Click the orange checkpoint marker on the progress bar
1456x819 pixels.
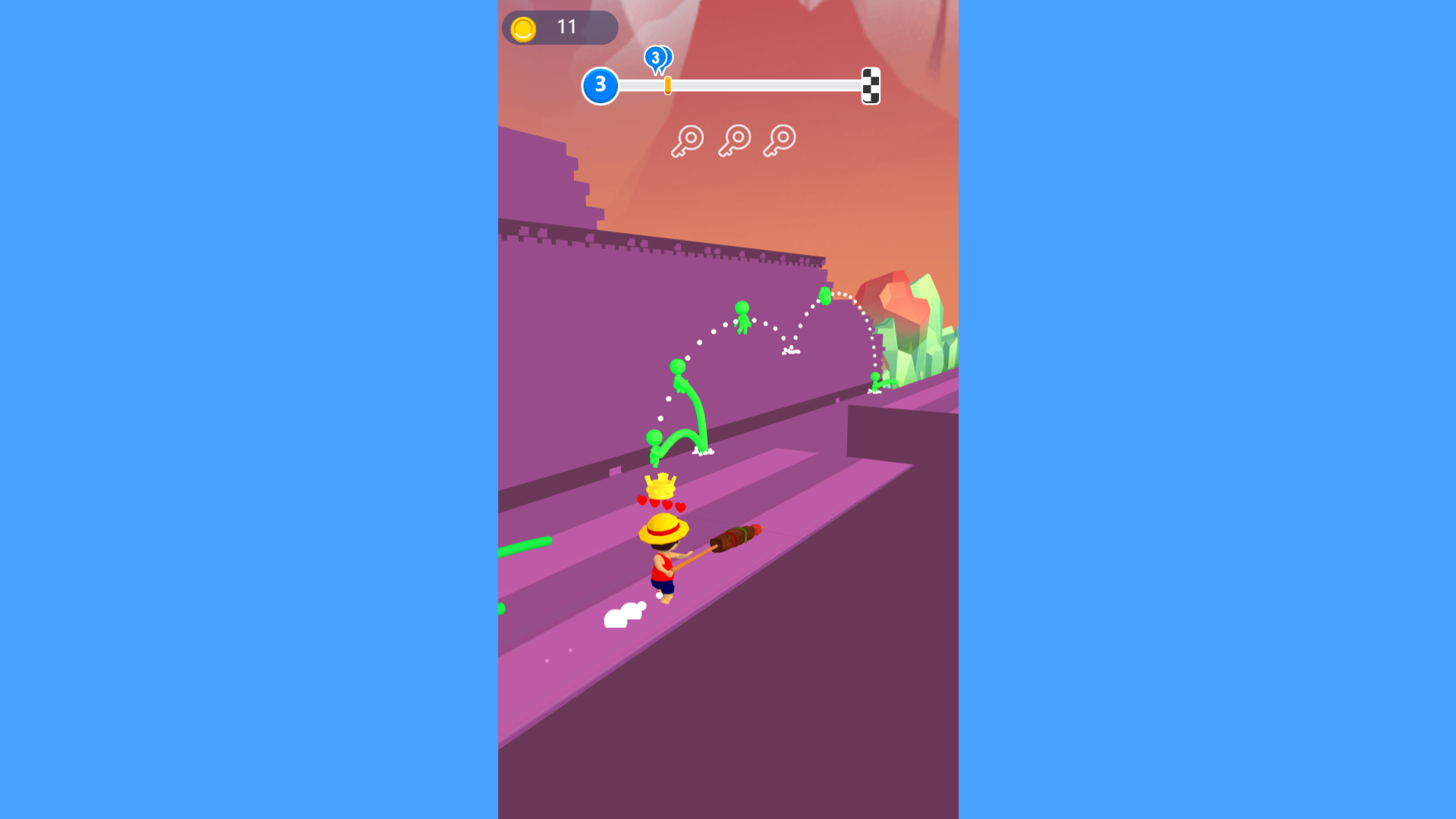tap(667, 86)
